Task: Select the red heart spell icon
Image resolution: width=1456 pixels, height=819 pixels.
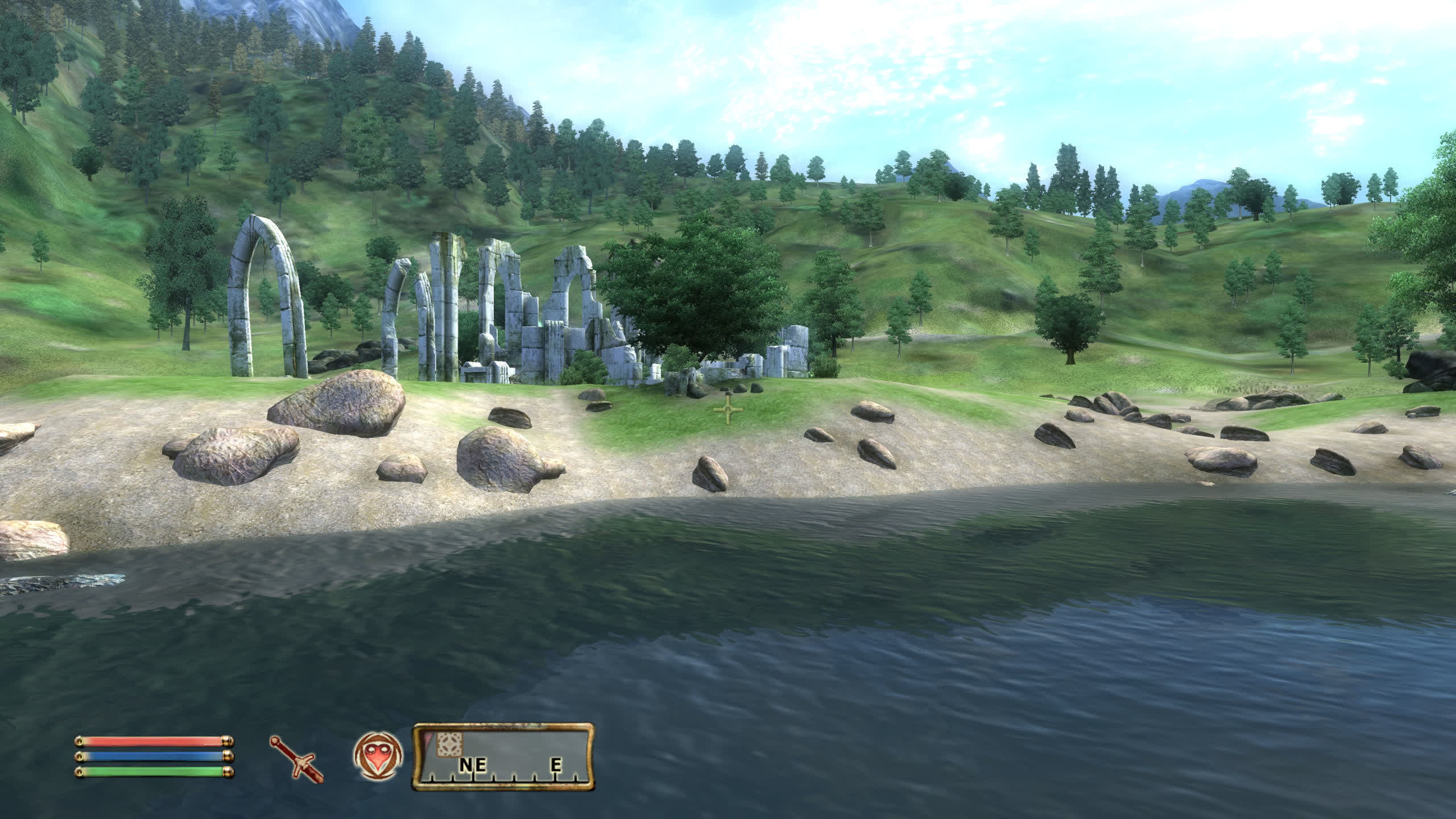Action: (378, 756)
